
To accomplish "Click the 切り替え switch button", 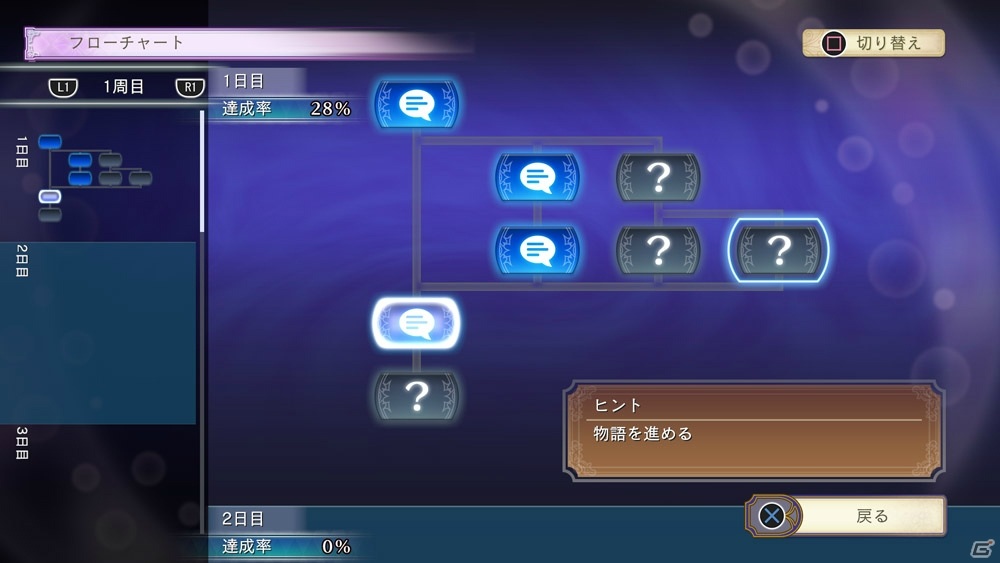I will tap(873, 43).
